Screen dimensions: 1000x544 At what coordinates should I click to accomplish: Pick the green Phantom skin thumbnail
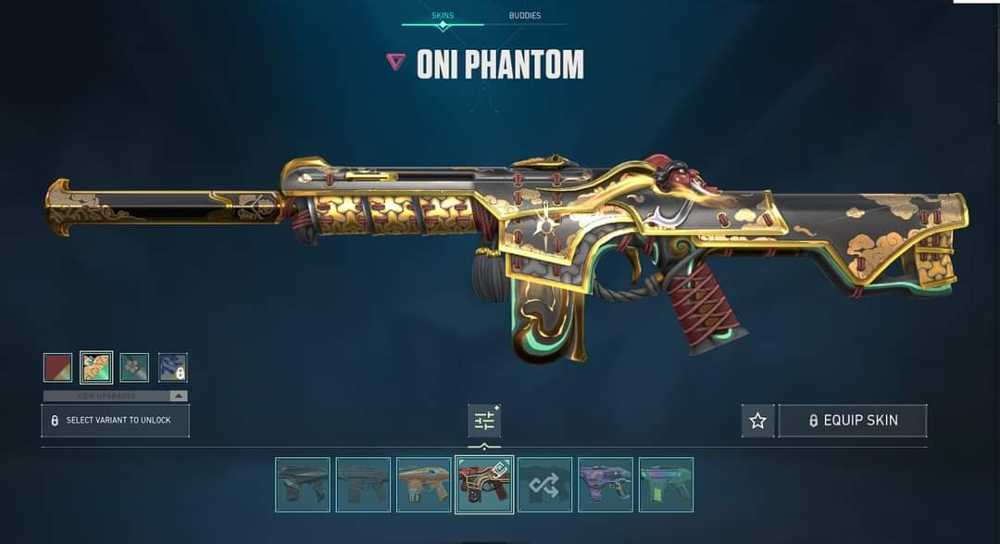pos(666,484)
